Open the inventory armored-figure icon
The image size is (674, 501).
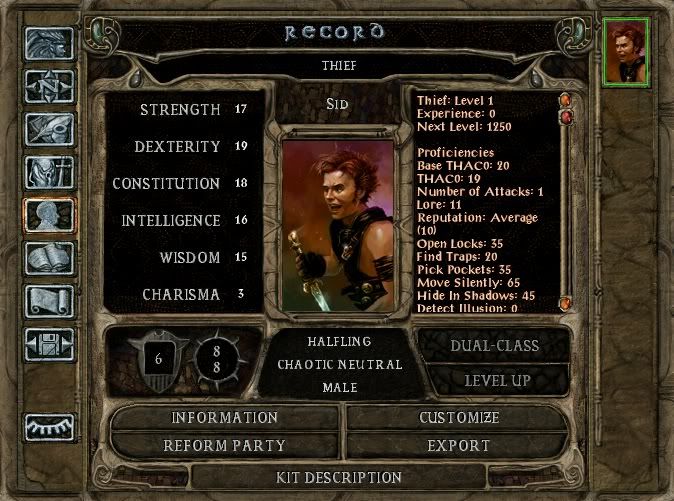pos(50,172)
